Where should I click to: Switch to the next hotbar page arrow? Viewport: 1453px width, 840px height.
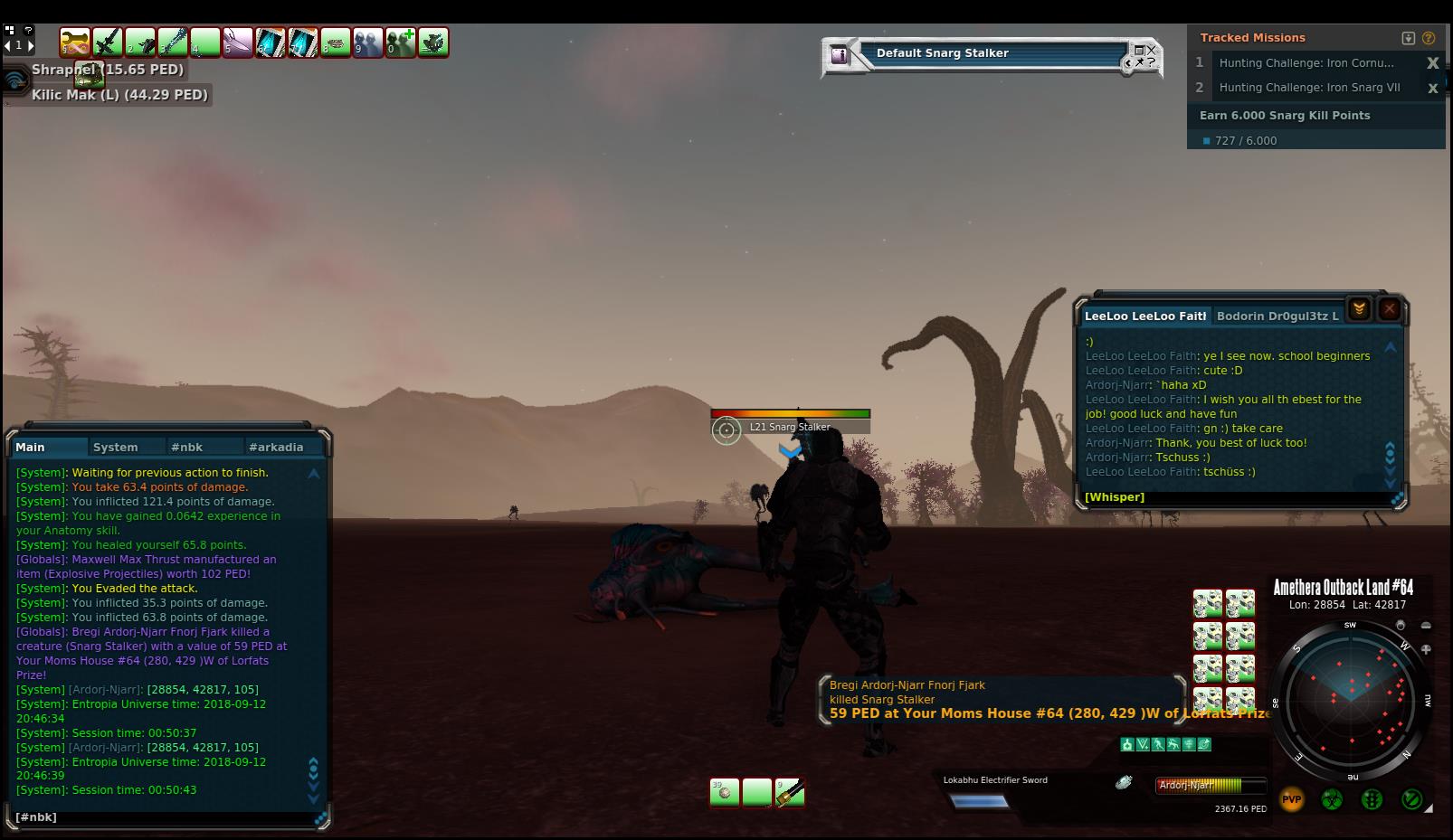click(x=31, y=45)
